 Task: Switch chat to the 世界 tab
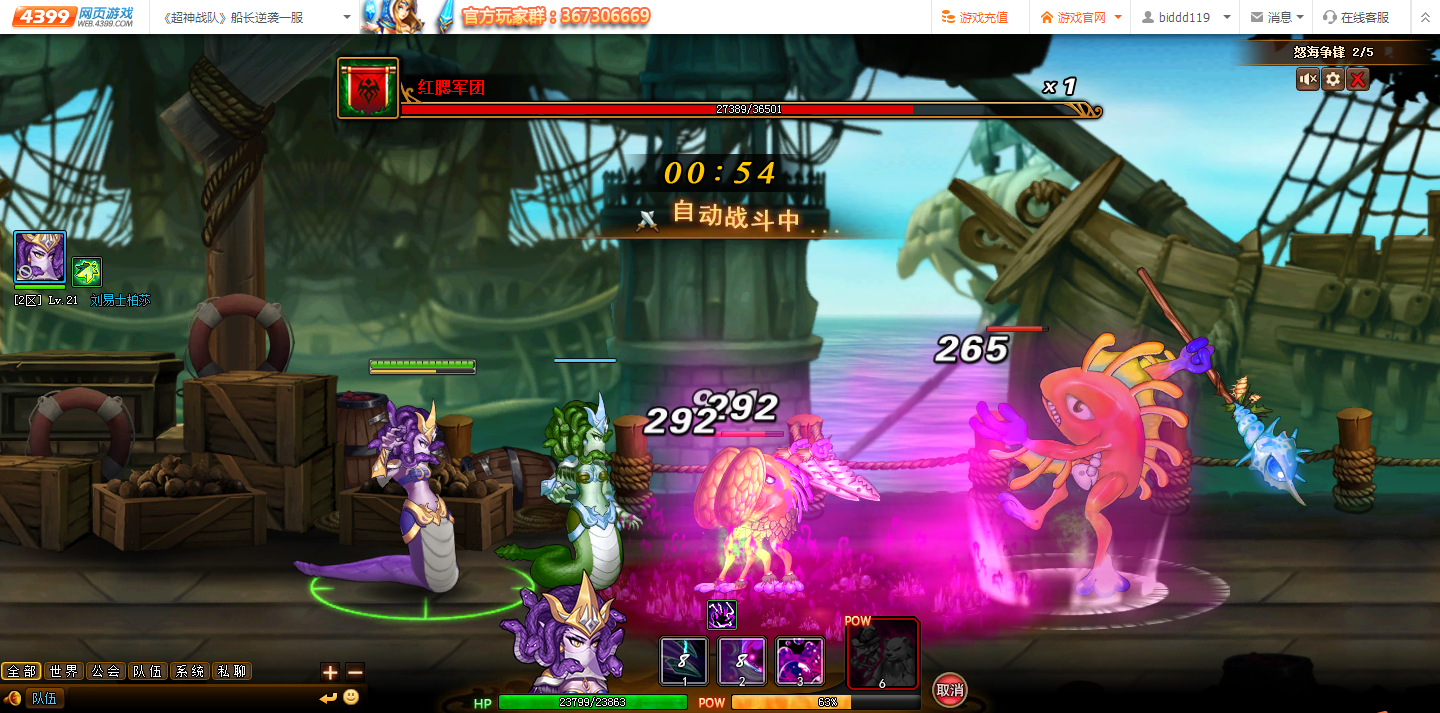coord(64,671)
